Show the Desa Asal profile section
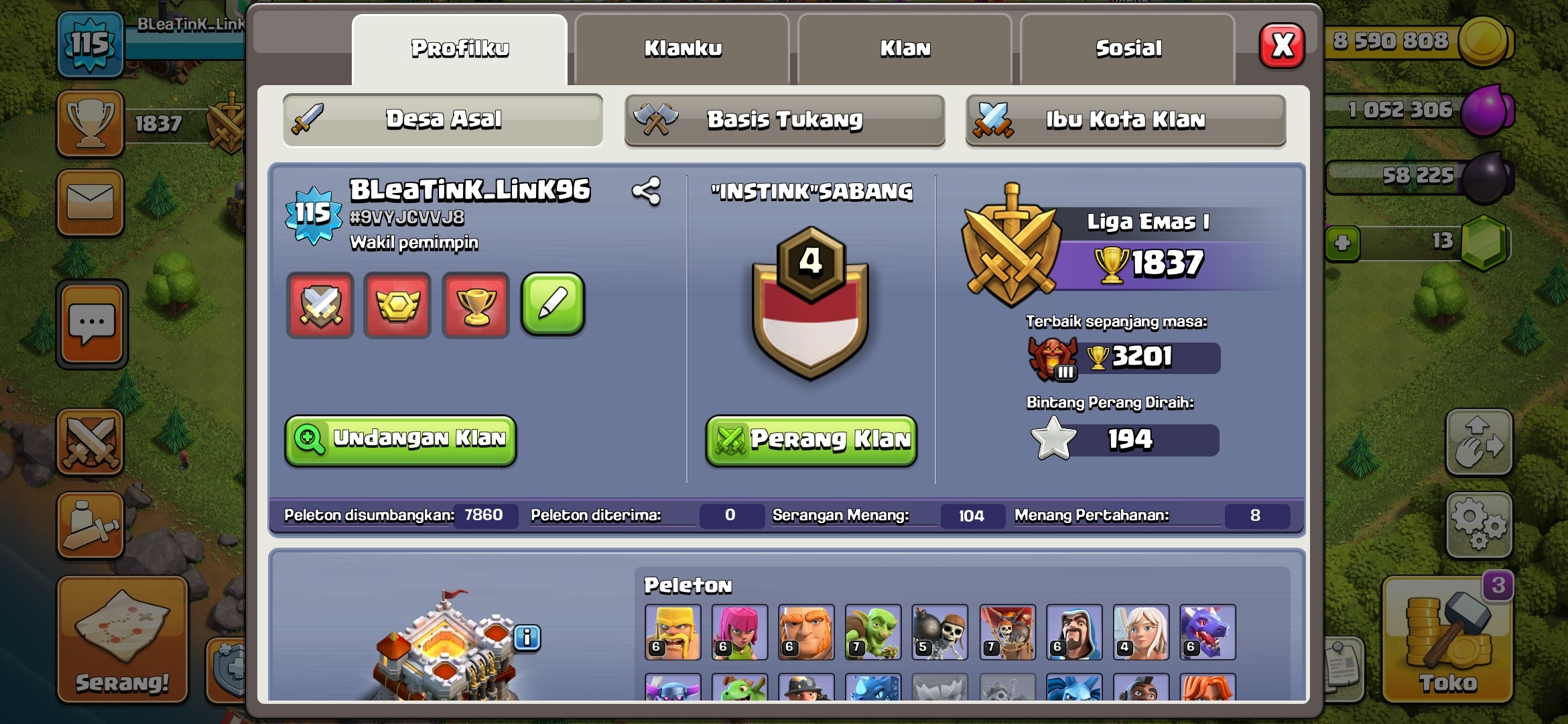Image resolution: width=1568 pixels, height=724 pixels. [443, 120]
